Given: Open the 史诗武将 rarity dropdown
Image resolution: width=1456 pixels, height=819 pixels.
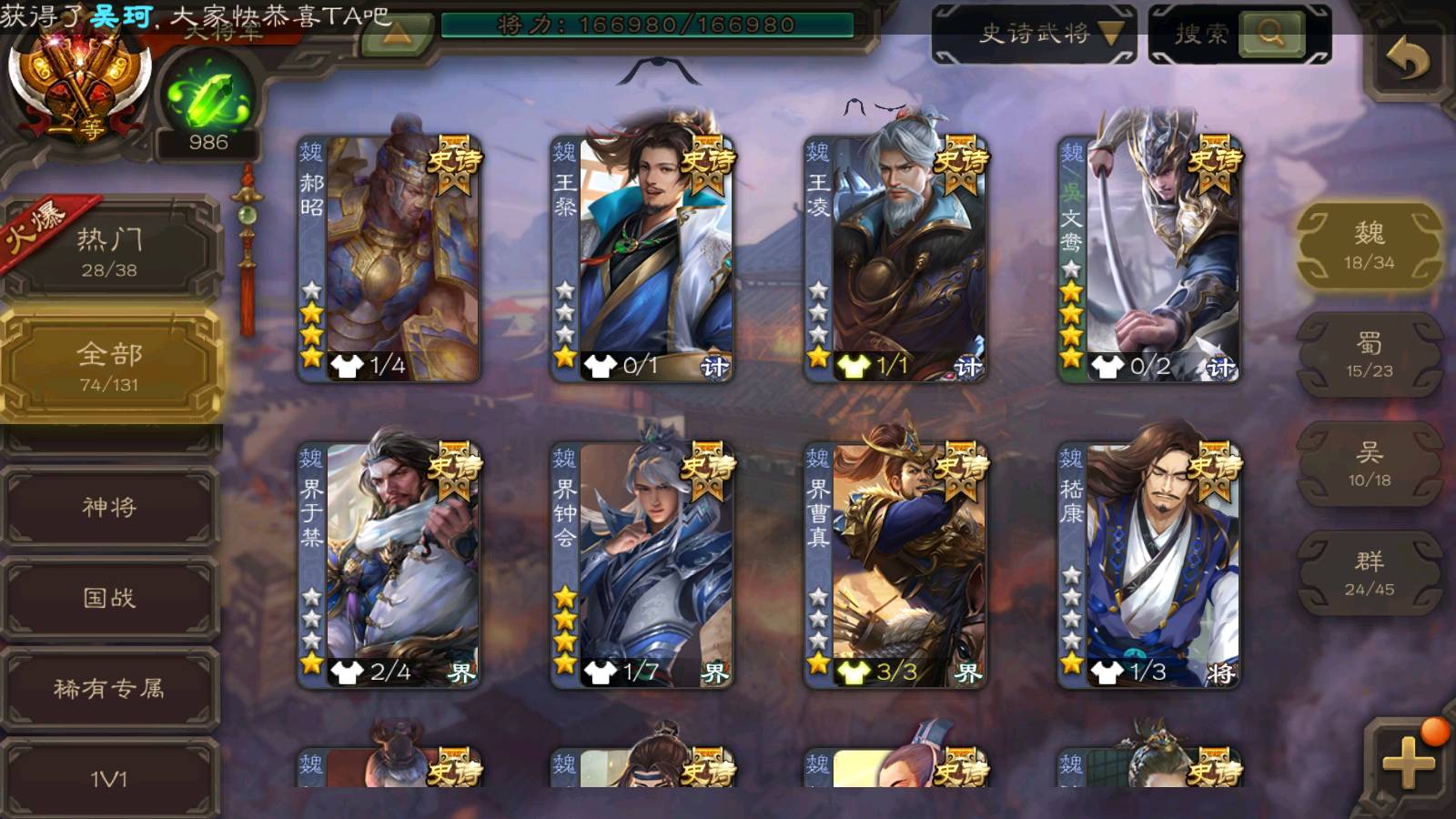Looking at the screenshot, I should click(1034, 35).
